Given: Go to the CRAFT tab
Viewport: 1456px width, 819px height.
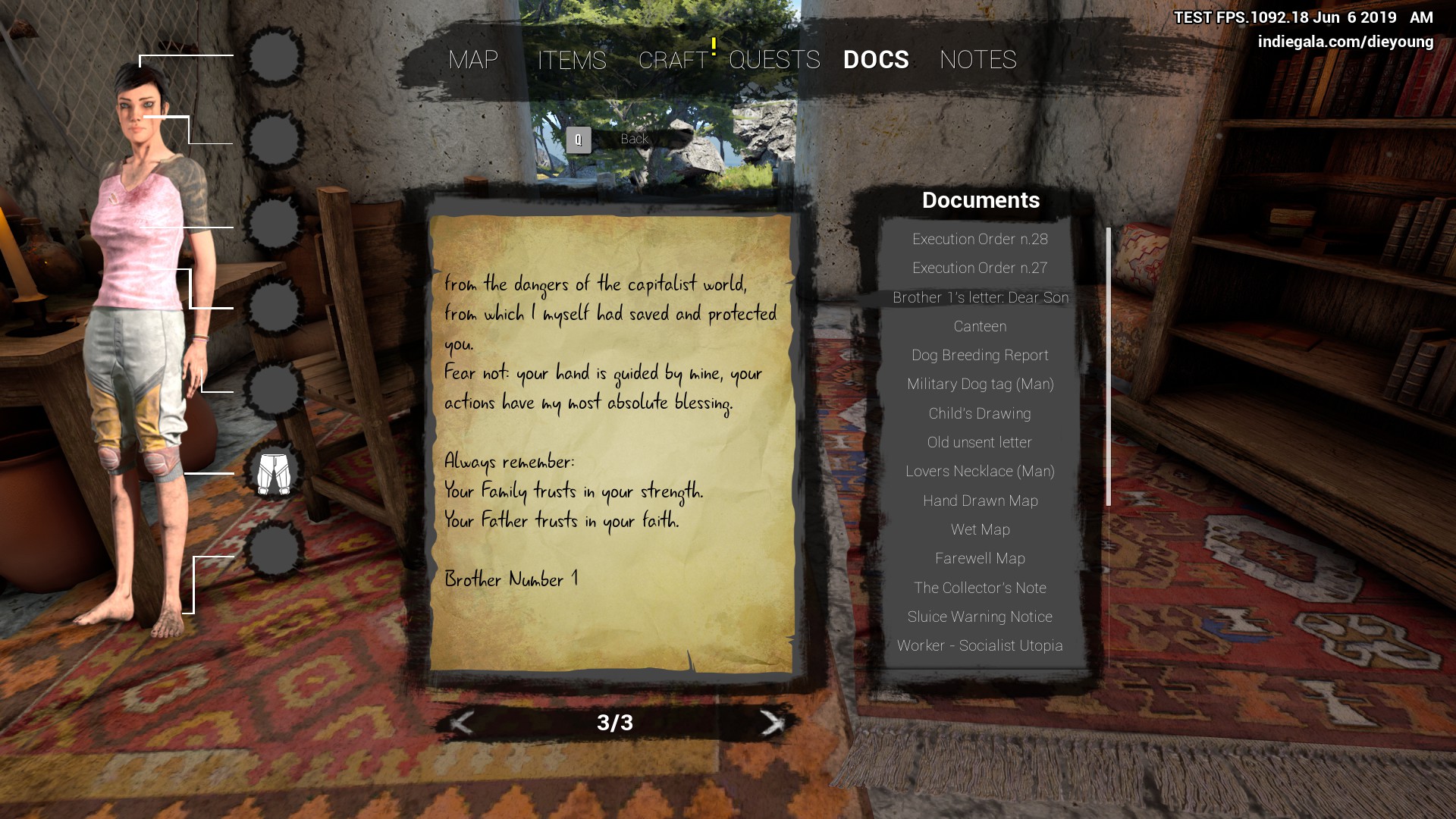Looking at the screenshot, I should pyautogui.click(x=673, y=60).
